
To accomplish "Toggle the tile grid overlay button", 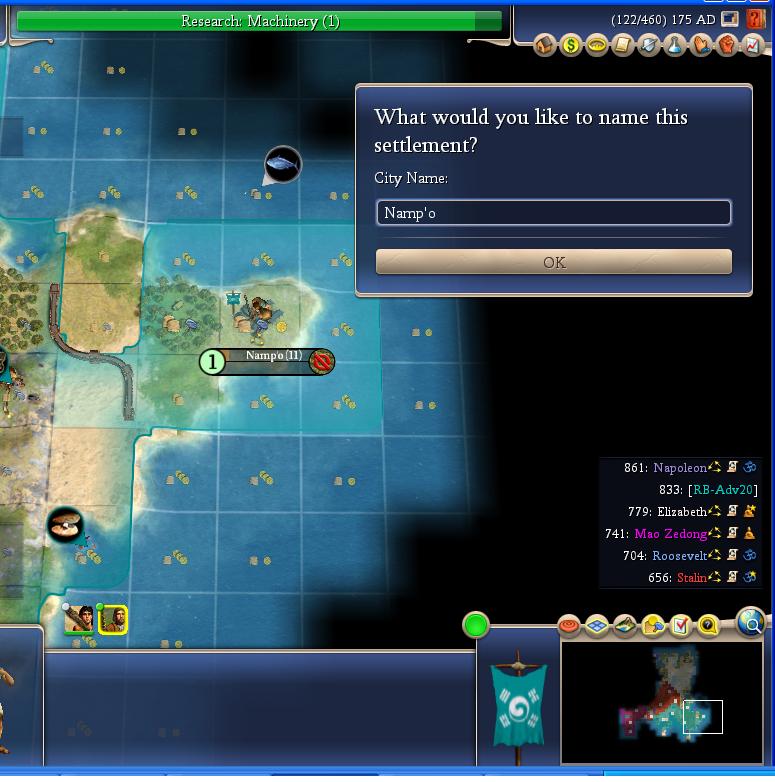I will click(x=597, y=627).
